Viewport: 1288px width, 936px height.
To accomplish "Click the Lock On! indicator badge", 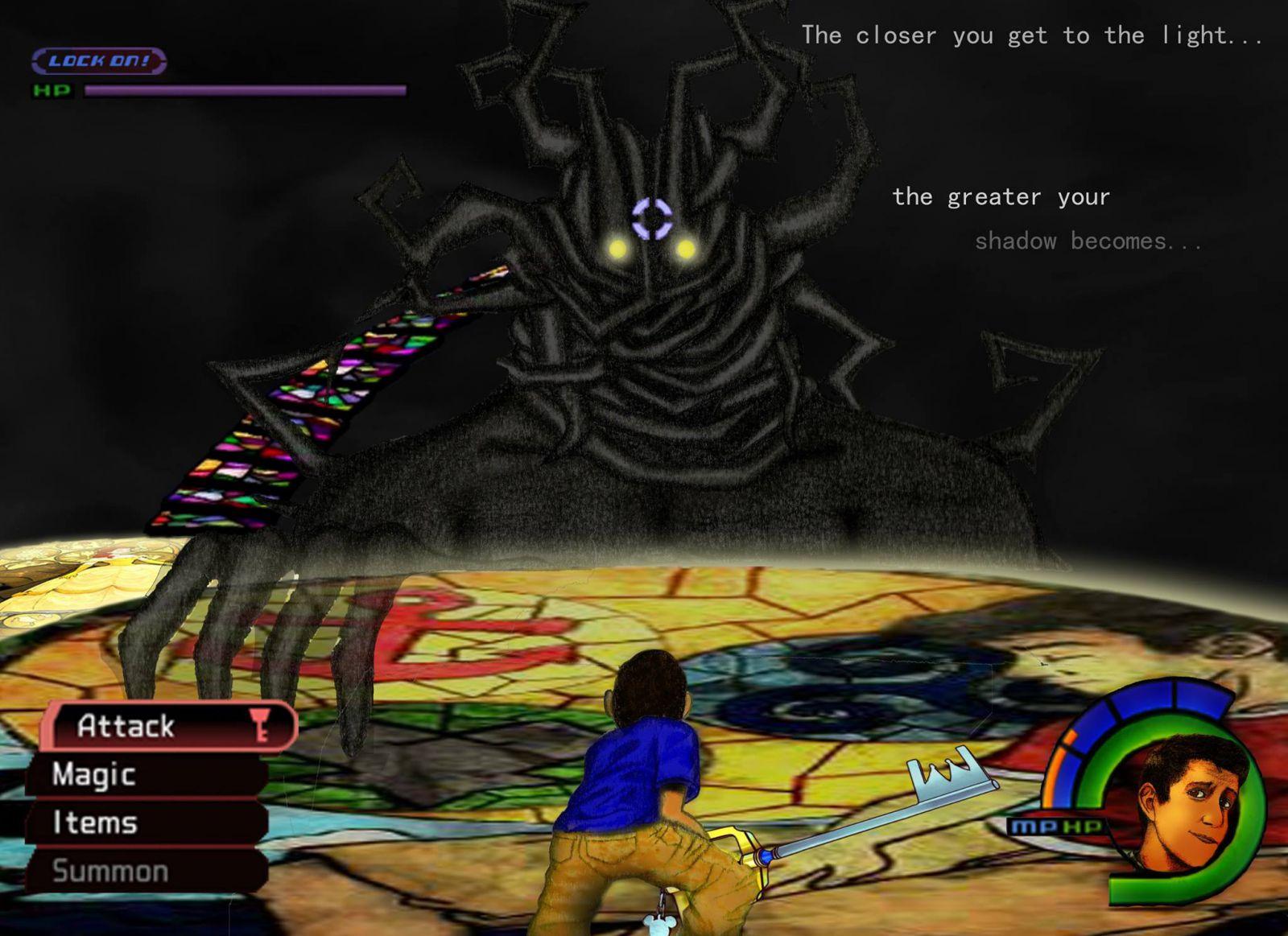I will point(99,61).
